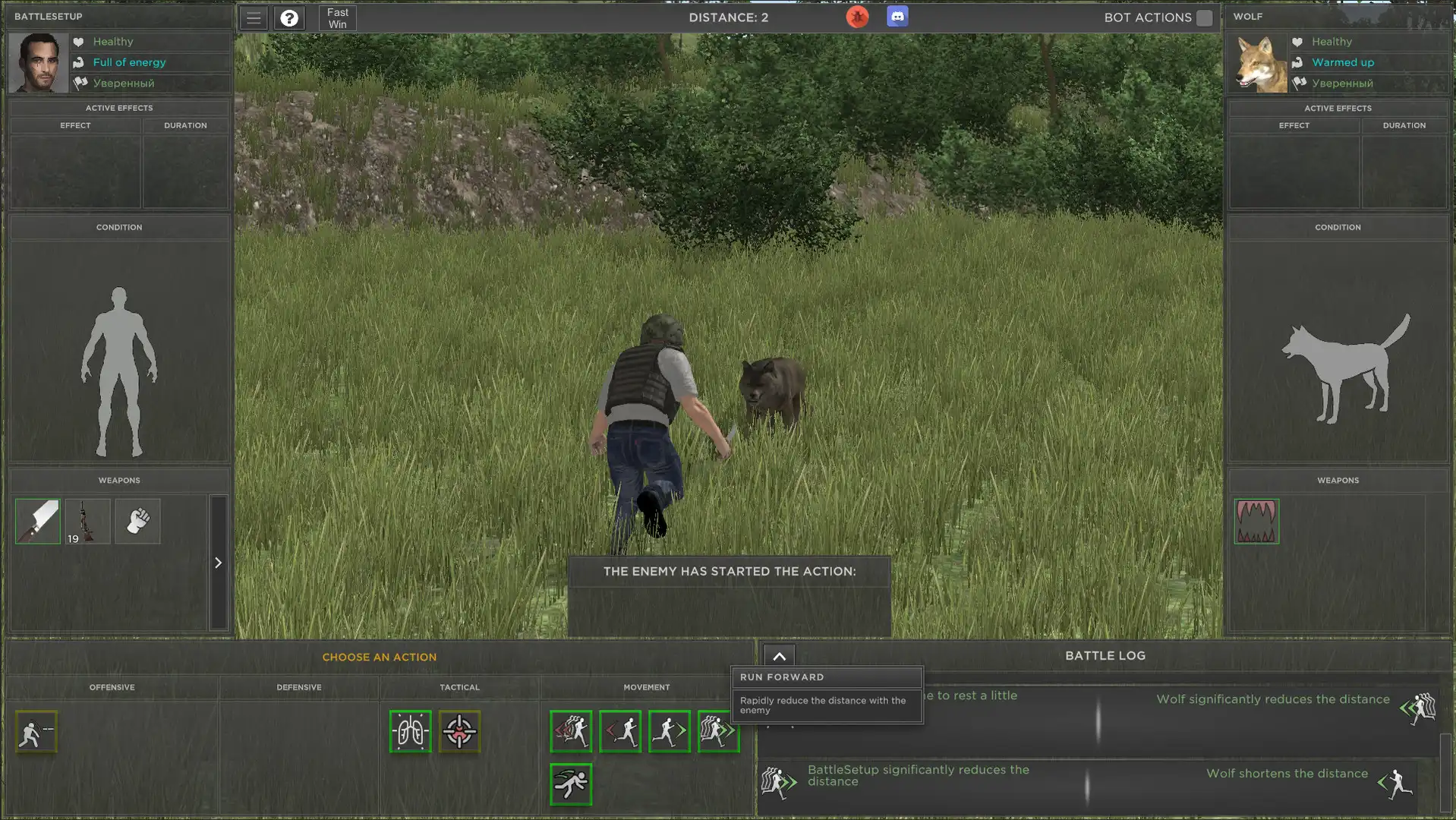Image resolution: width=1456 pixels, height=820 pixels.
Task: Open the Discord link
Action: (897, 16)
